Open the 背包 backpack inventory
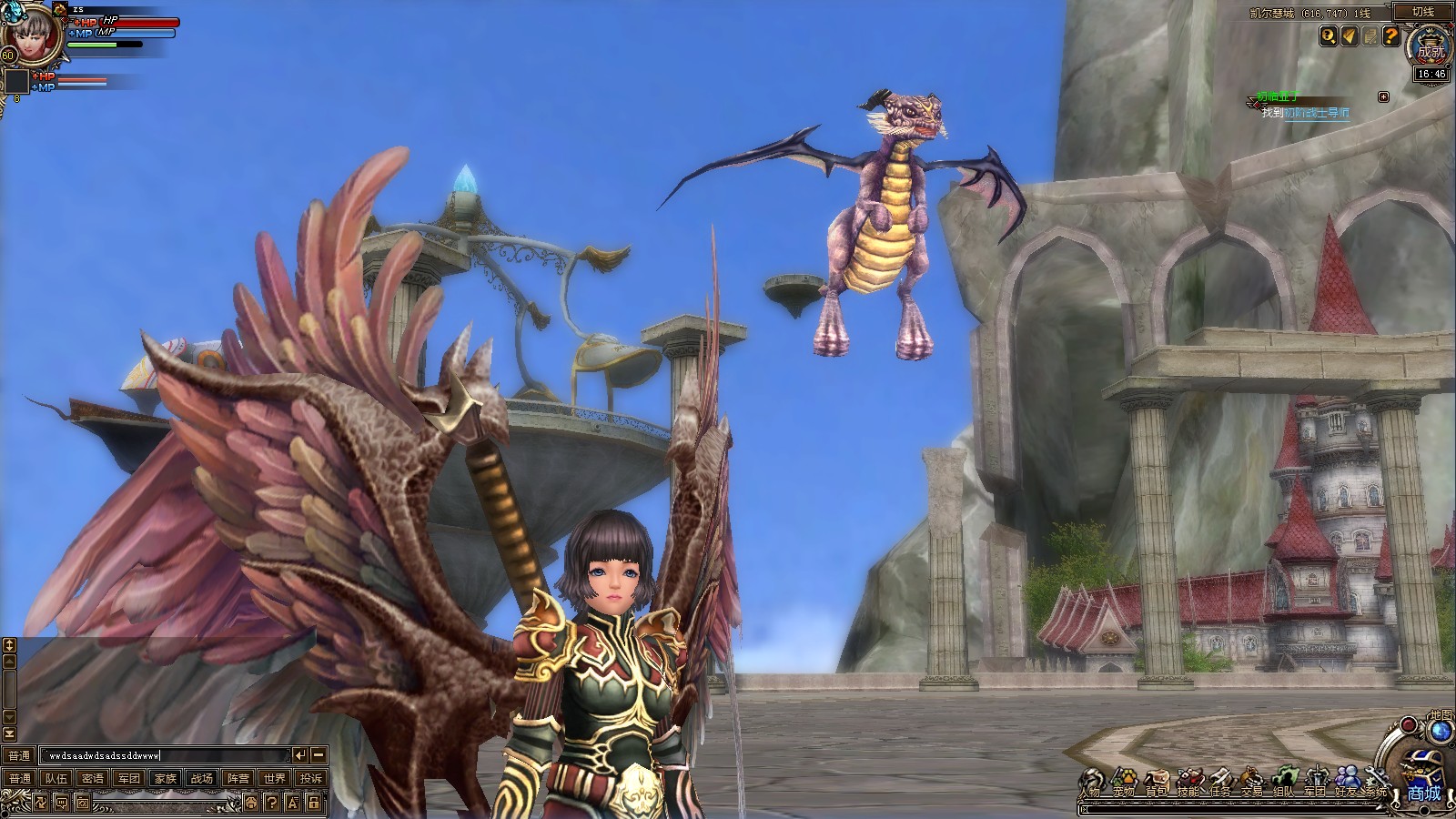The height and width of the screenshot is (819, 1456). coord(1156,783)
